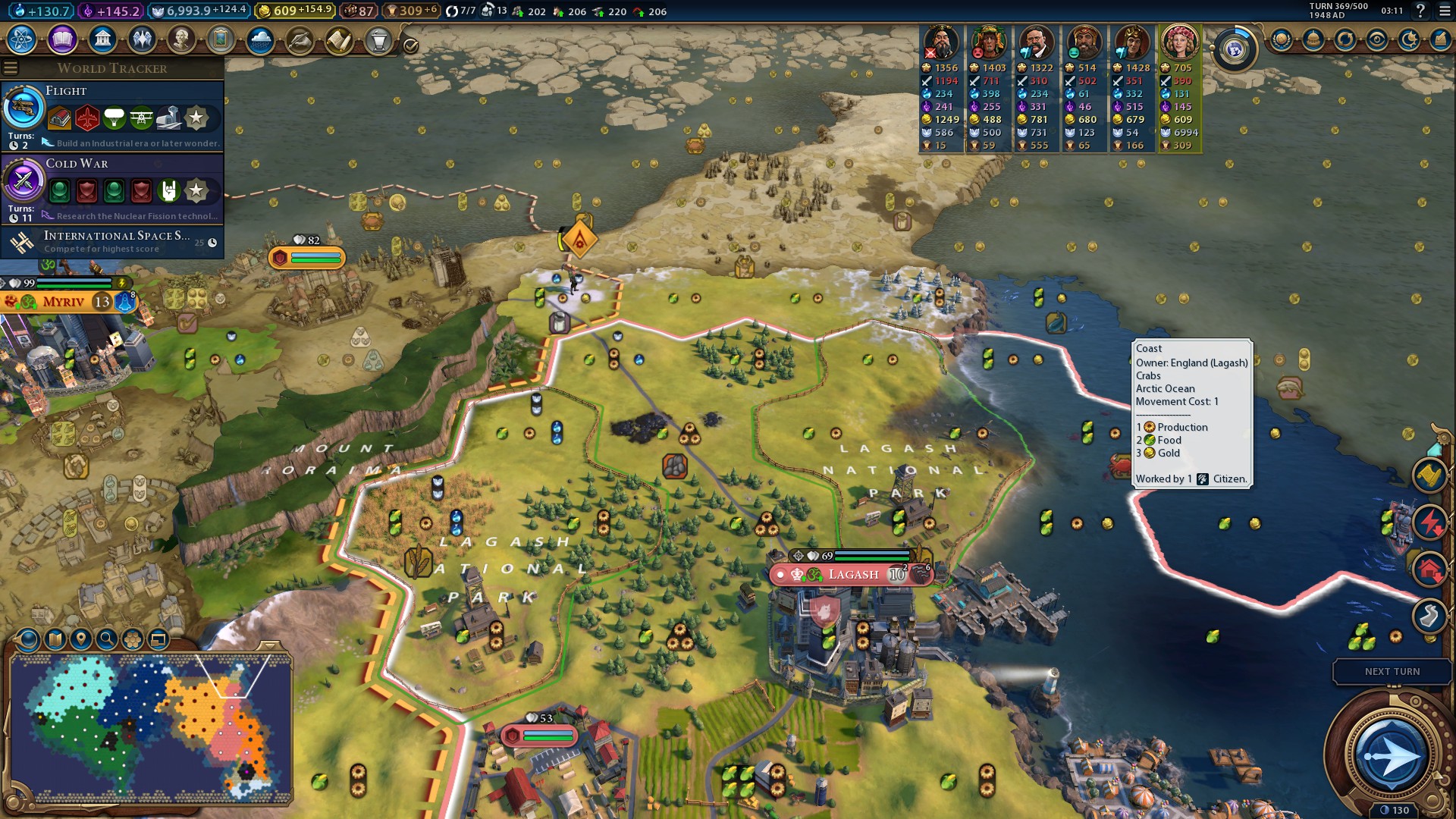The width and height of the screenshot is (1456, 819).
Task: Select the Cold War civic tracker entry
Action: tap(112, 189)
